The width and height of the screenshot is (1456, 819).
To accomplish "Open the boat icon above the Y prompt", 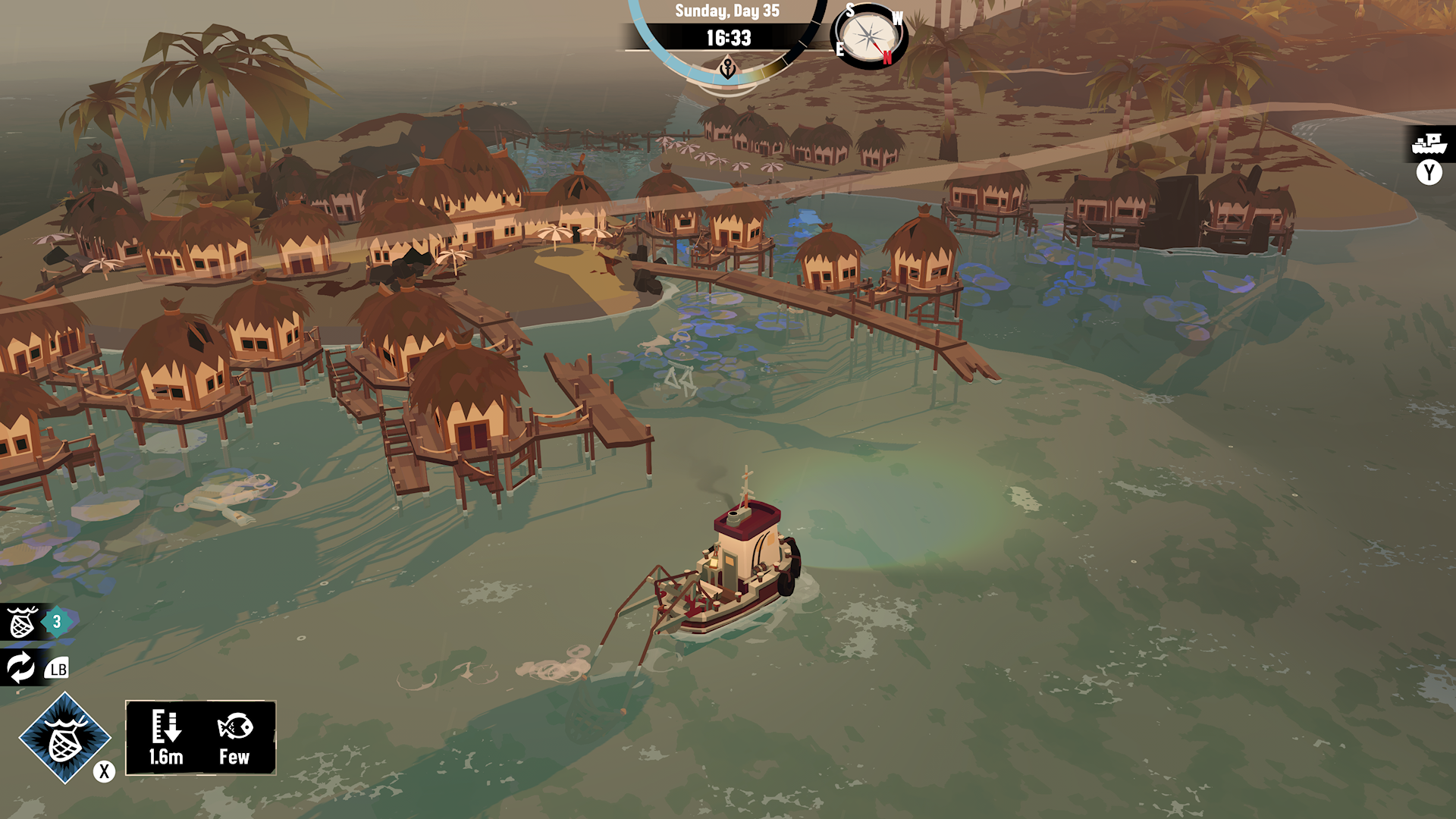I will click(x=1429, y=143).
